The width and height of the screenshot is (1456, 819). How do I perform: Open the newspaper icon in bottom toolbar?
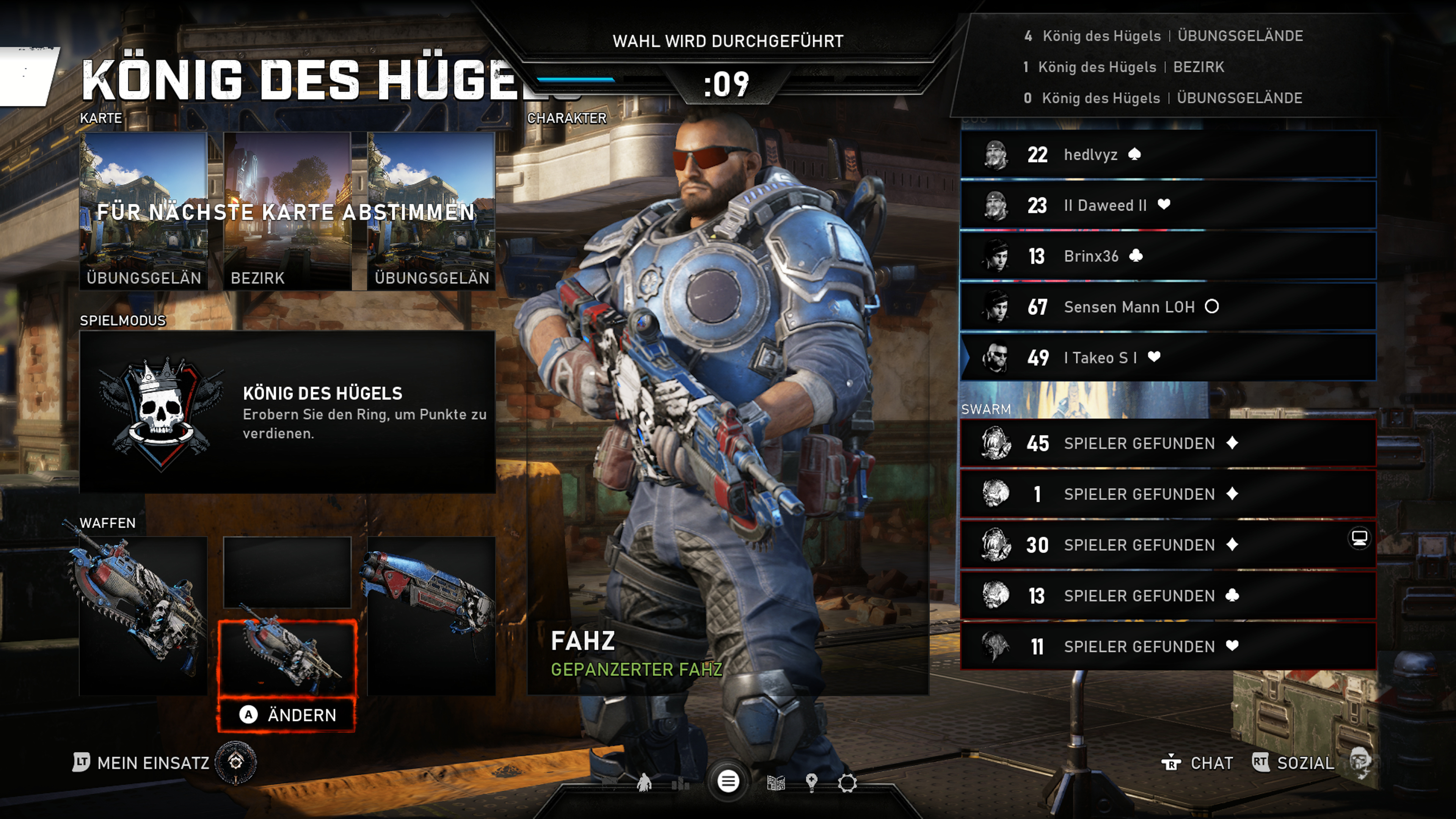point(775,783)
